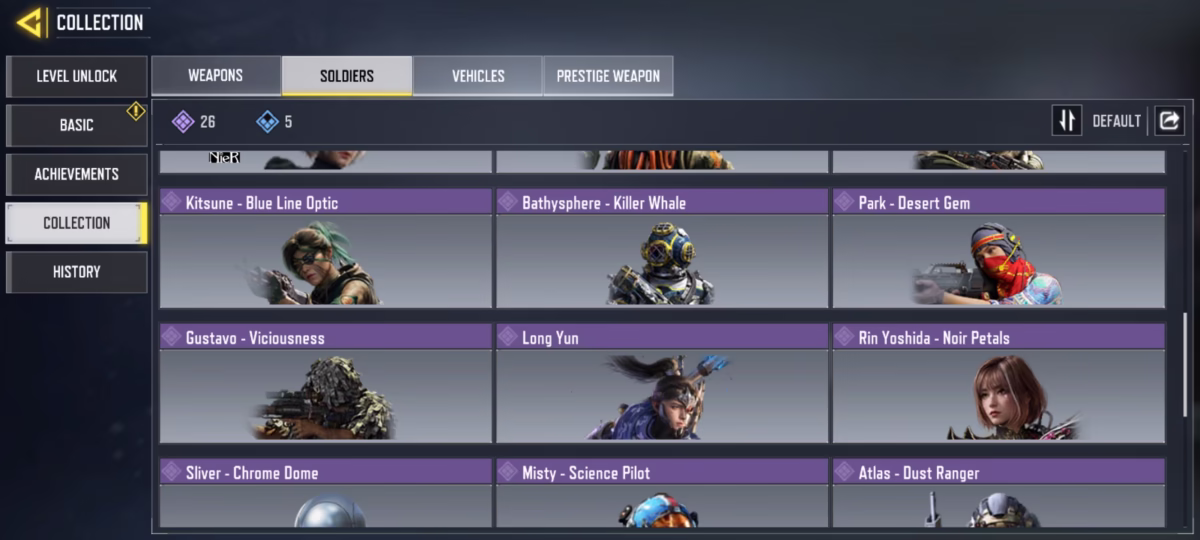This screenshot has height=540, width=1200.
Task: Go back using the yellow arrow
Action: (29, 22)
